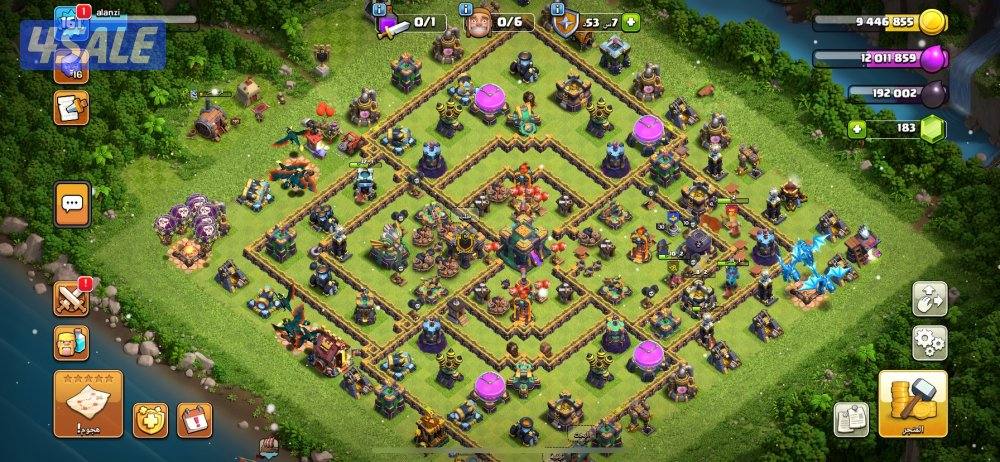Extend the shield with the green plus
Screen dimensions: 1000x462
coord(631,22)
